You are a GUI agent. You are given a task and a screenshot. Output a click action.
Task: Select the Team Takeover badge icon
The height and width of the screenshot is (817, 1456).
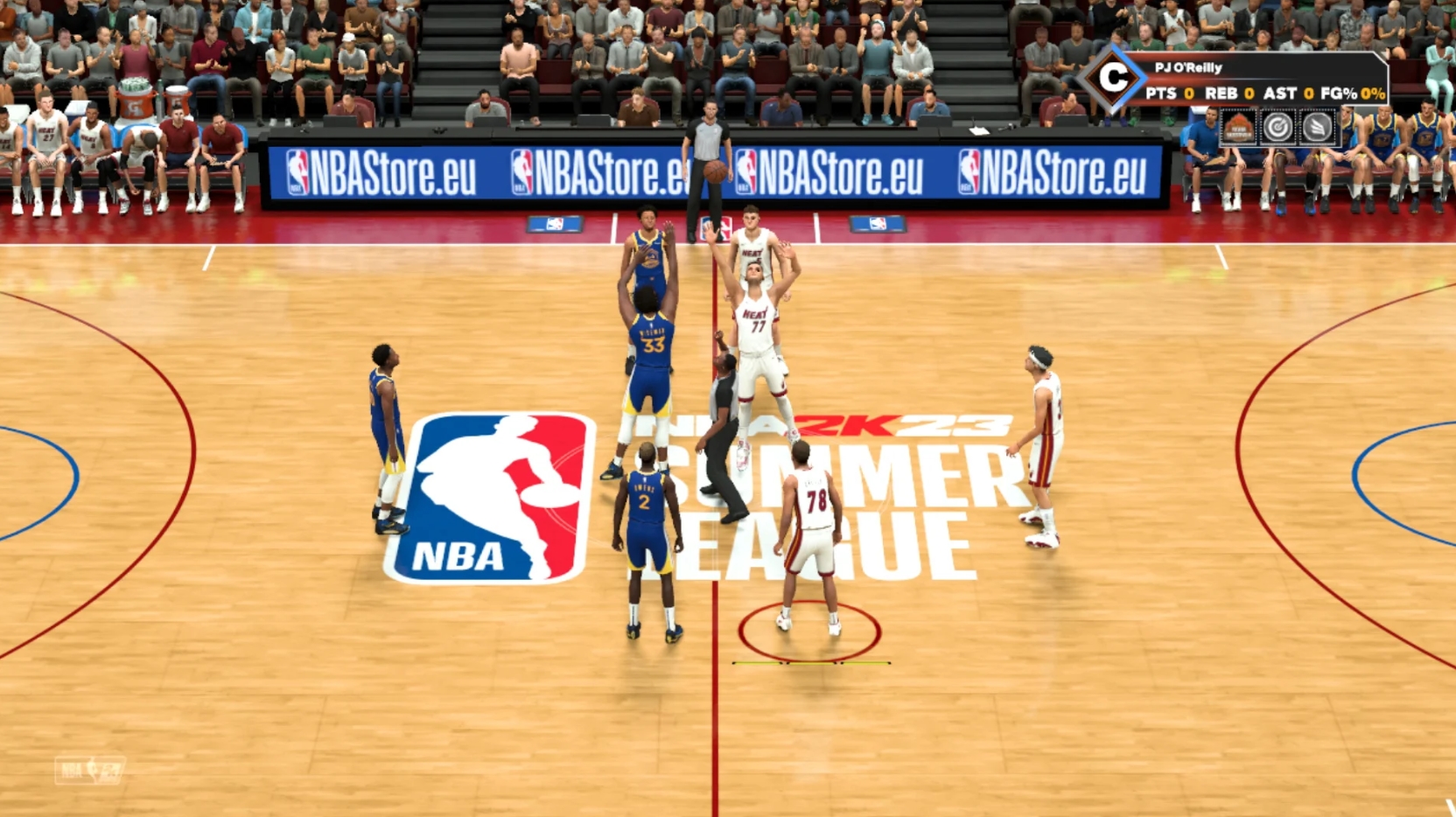[x=1239, y=125]
